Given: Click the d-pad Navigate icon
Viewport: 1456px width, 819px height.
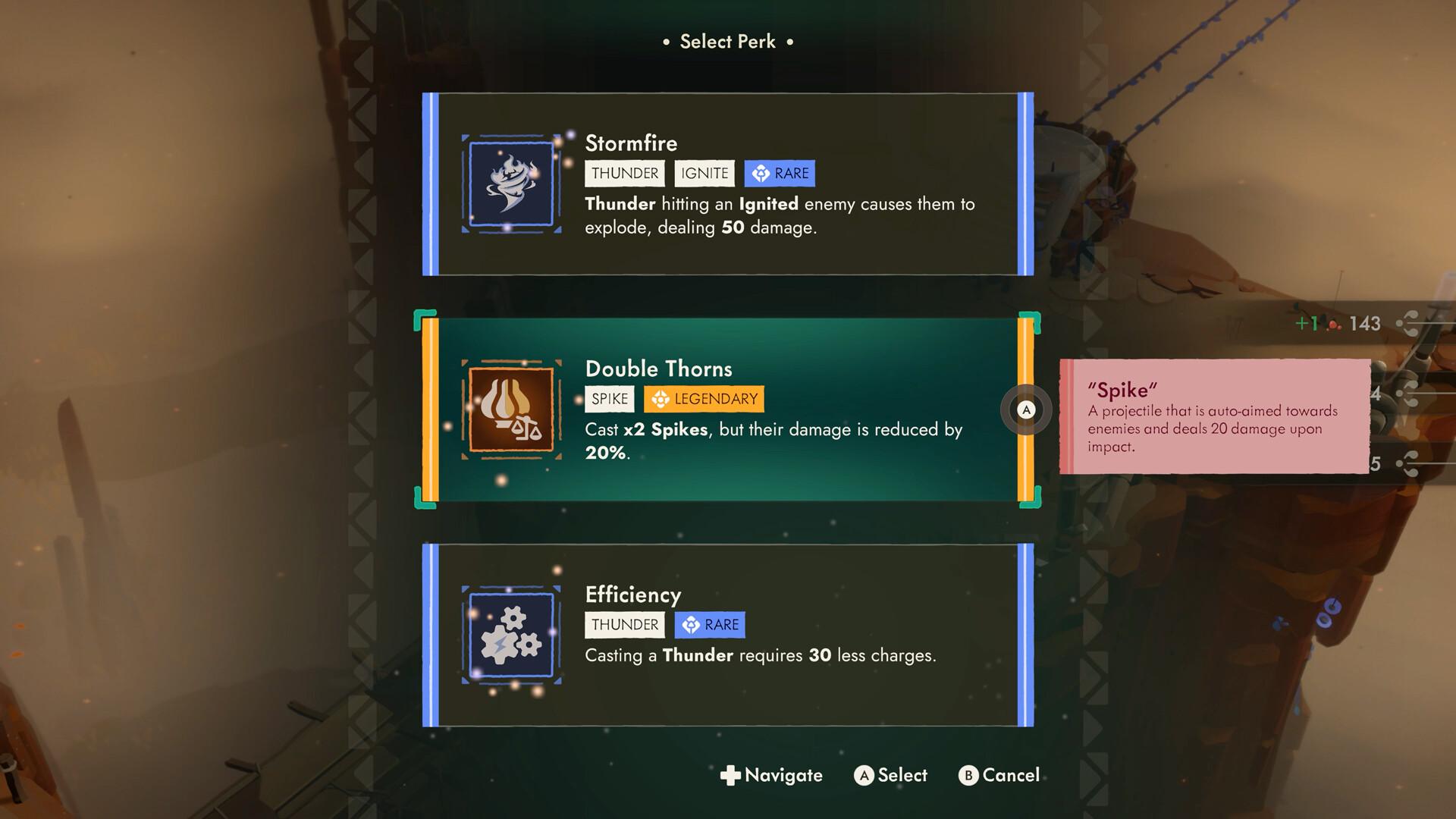Looking at the screenshot, I should click(730, 775).
